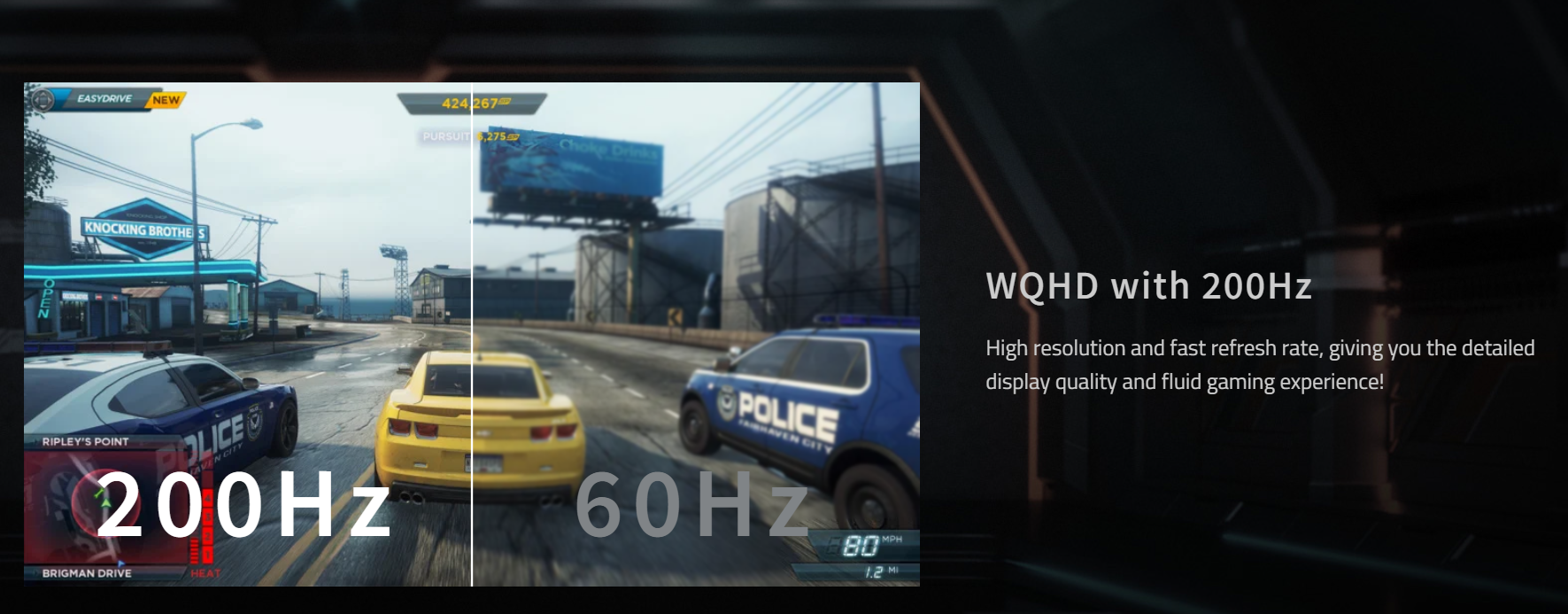Click the Ripley's Point minimap
The width and height of the screenshot is (1568, 614).
pos(104,505)
